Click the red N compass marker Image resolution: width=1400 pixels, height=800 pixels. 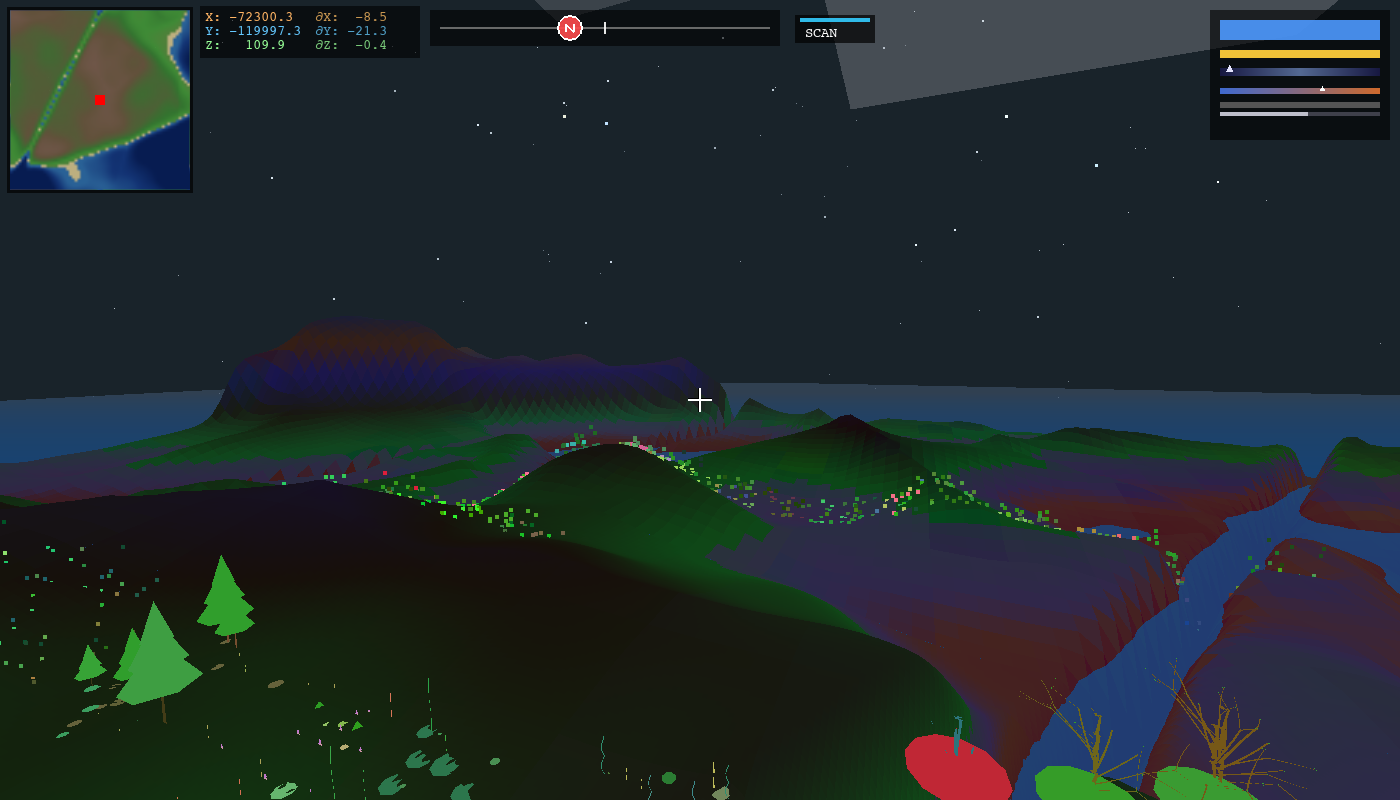(569, 27)
